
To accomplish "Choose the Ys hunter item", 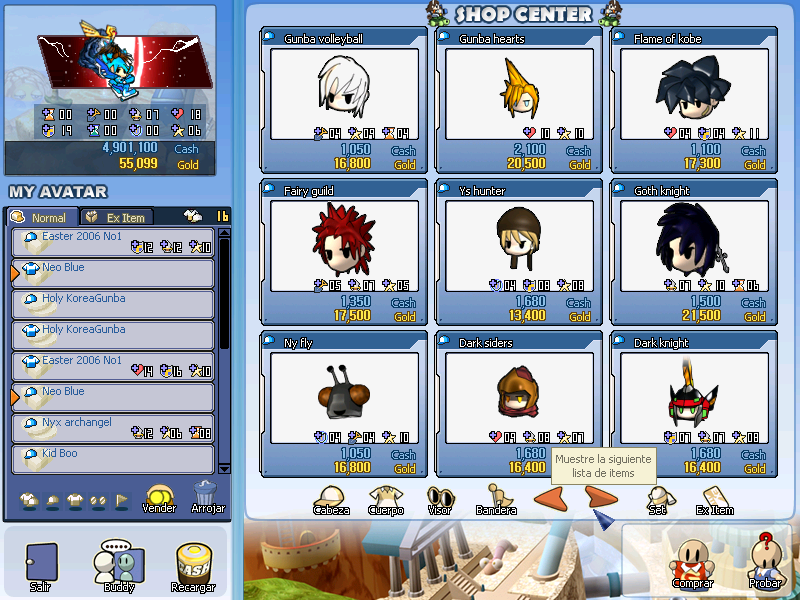I will point(519,240).
